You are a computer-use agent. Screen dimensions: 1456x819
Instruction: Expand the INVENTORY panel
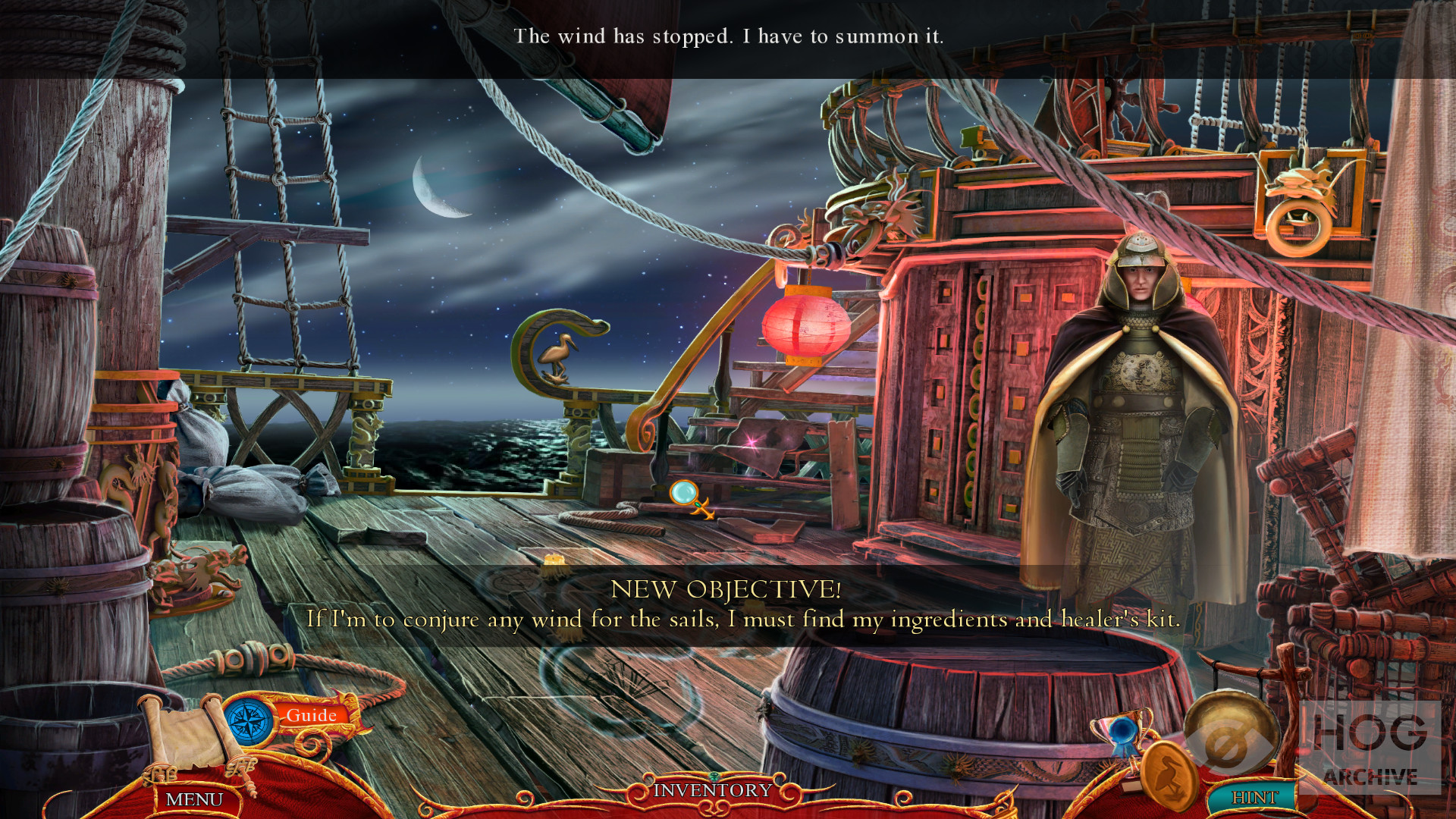pos(712,790)
